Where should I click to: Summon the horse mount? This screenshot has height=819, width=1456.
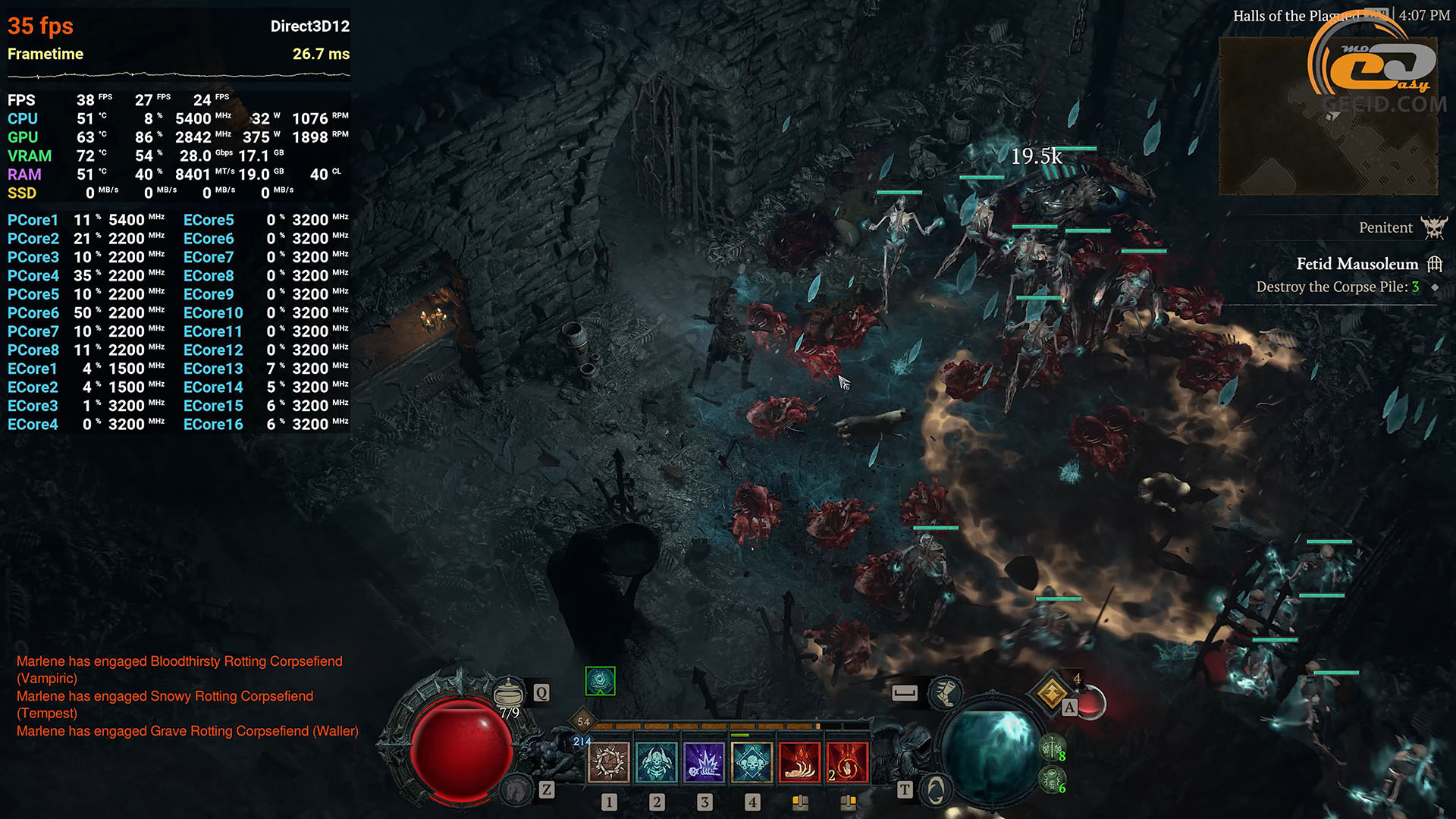[517, 790]
